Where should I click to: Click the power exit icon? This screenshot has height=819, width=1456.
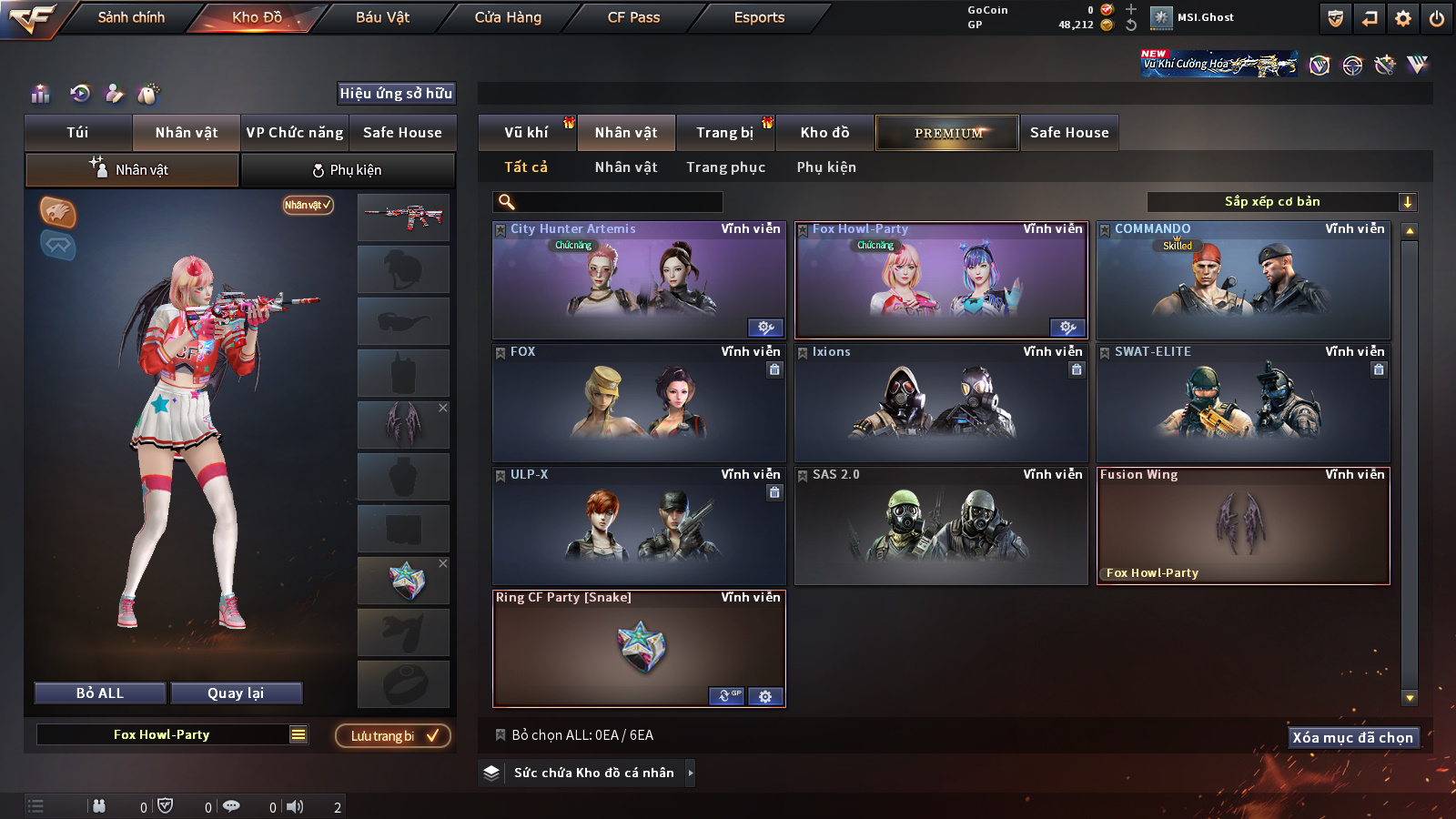click(x=1437, y=18)
